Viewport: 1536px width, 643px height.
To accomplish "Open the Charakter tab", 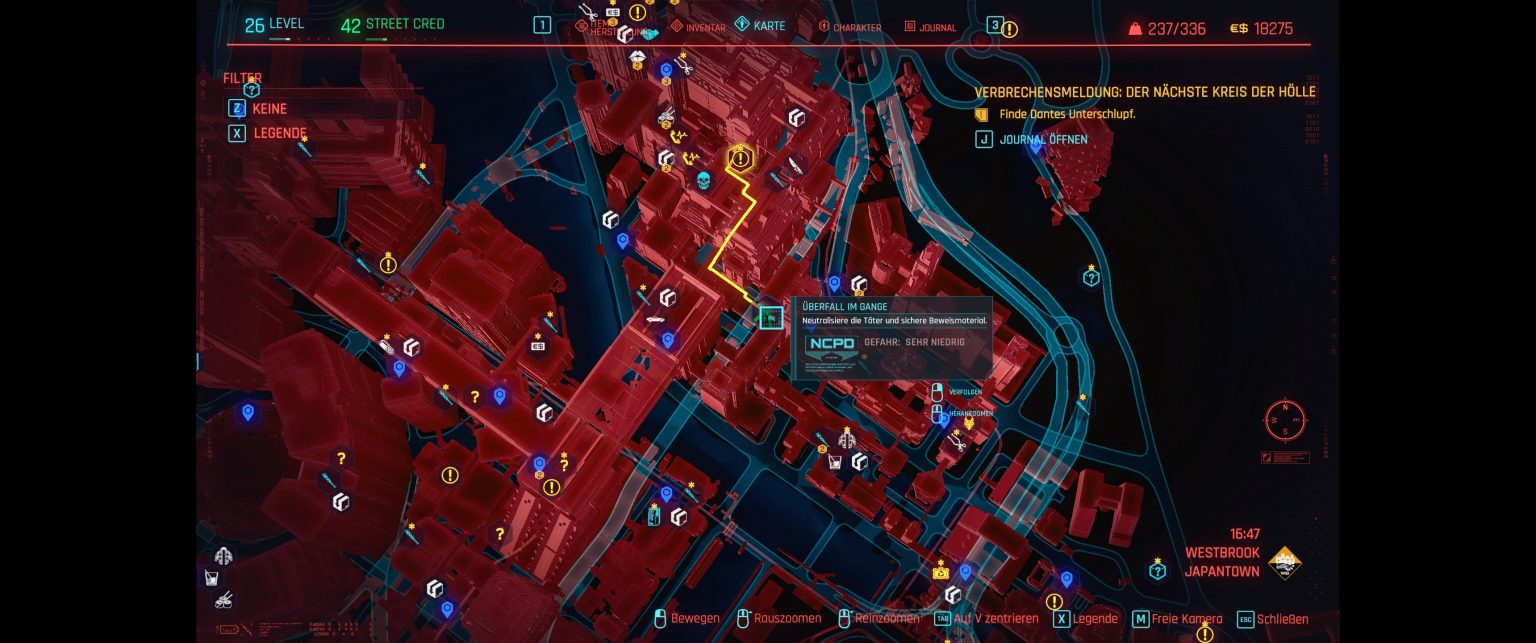I will point(850,28).
